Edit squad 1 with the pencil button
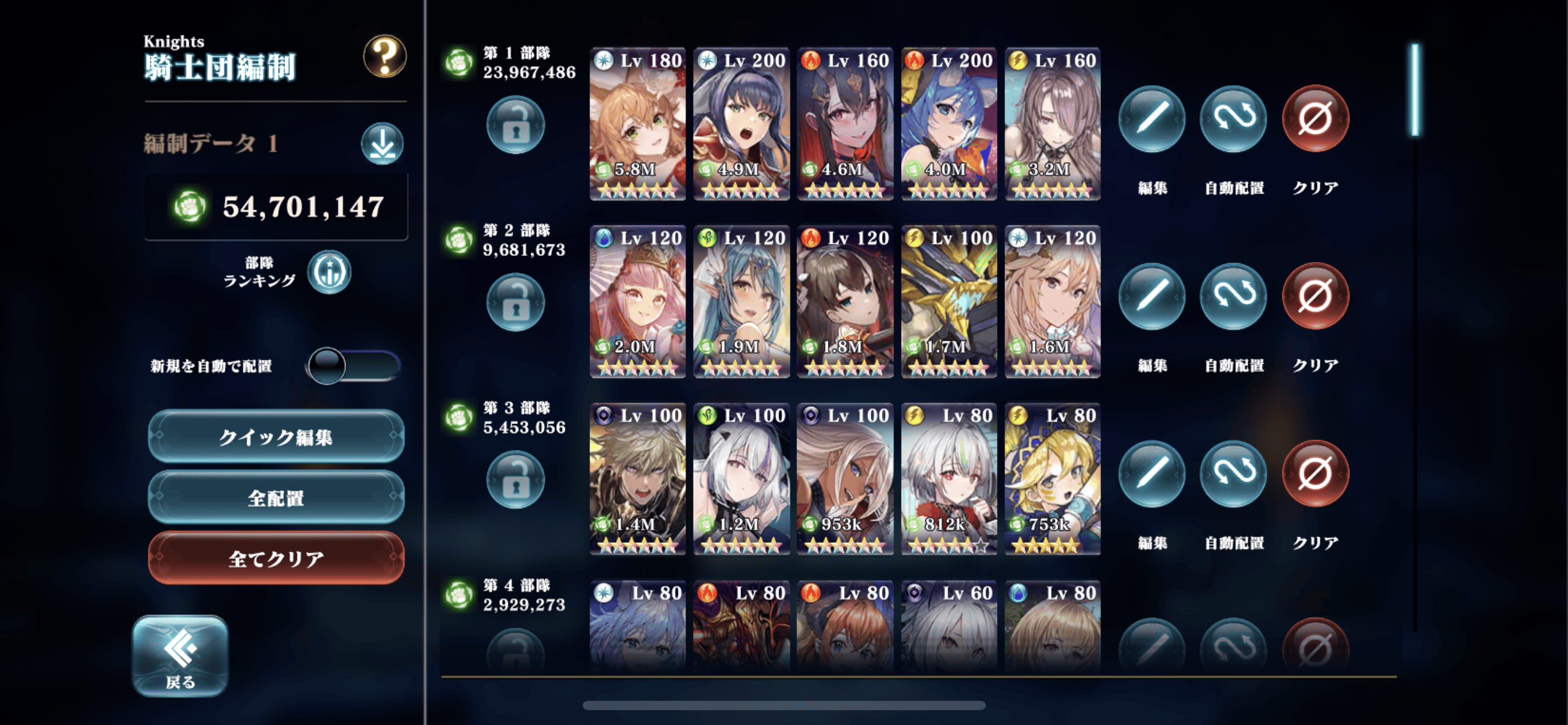1568x725 pixels. (1152, 118)
